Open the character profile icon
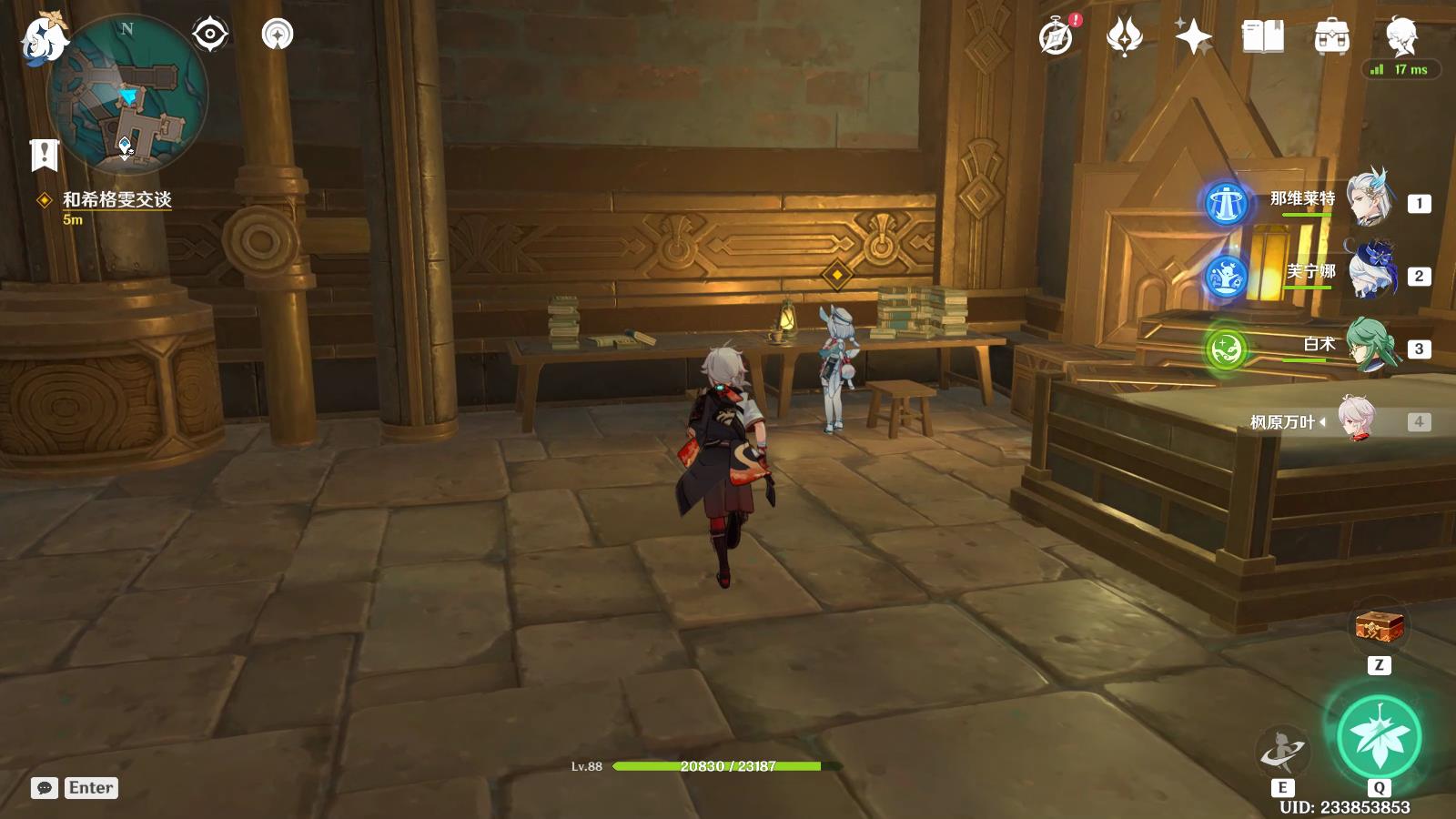Image resolution: width=1456 pixels, height=819 pixels. click(x=1400, y=36)
